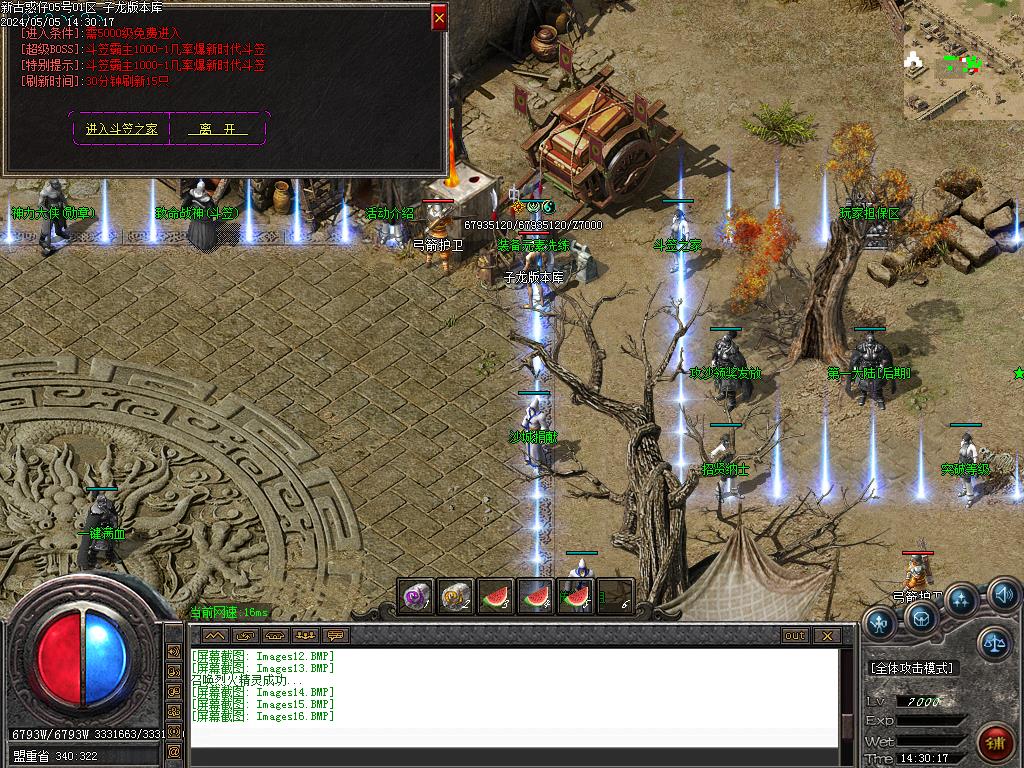Open the skills button with sparkle stars
Screen dimensions: 1024x768
pyautogui.click(x=962, y=601)
